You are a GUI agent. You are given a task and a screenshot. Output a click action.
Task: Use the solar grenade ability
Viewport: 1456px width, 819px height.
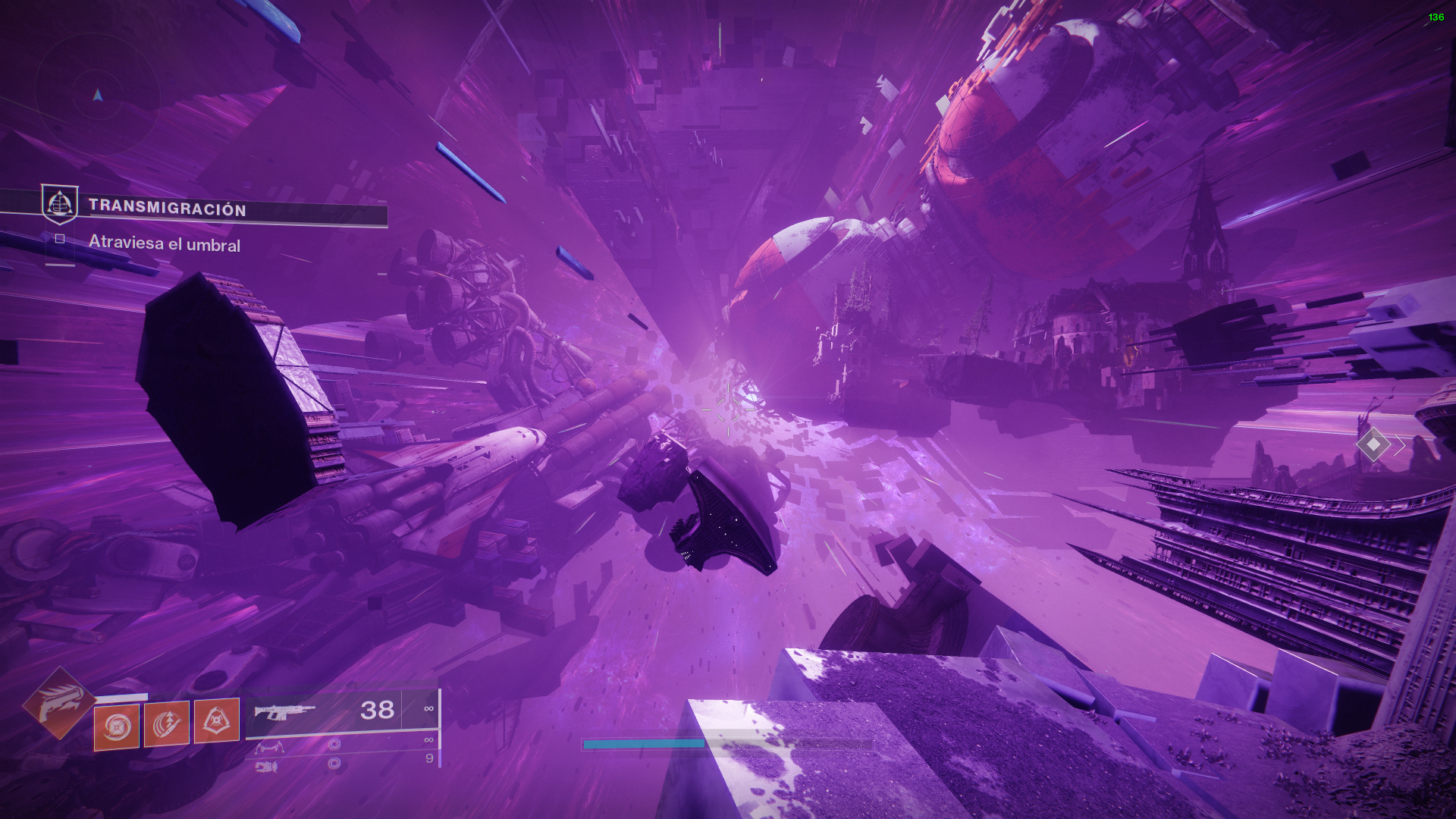(x=117, y=726)
